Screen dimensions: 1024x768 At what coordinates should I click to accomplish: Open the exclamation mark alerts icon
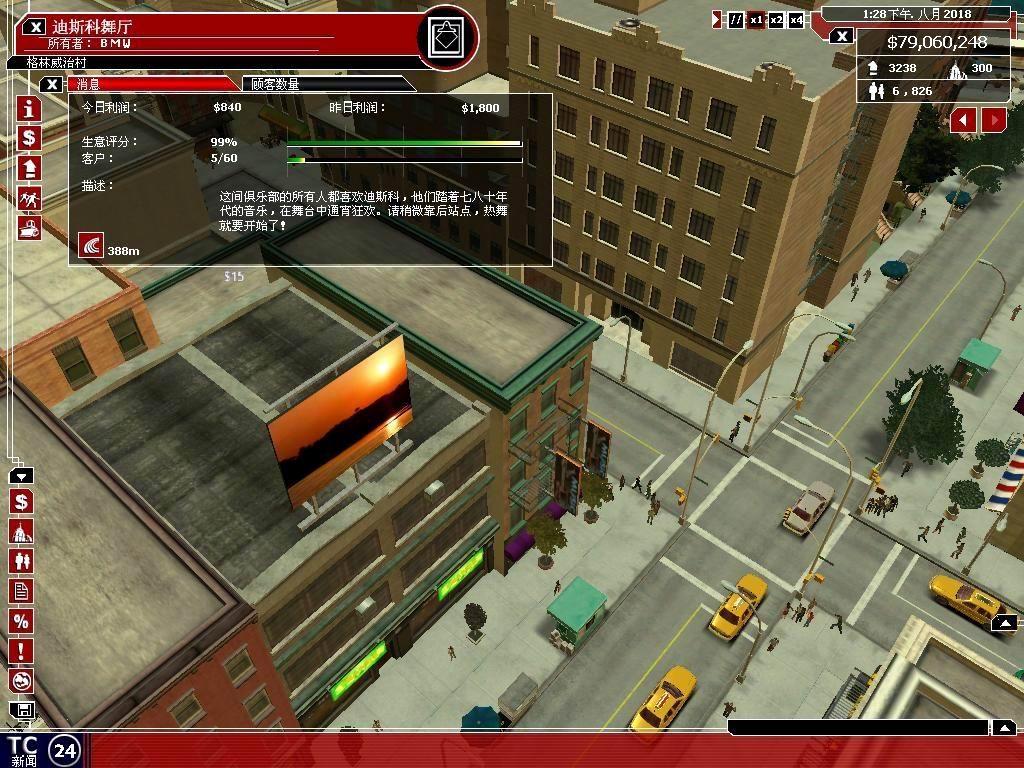click(x=21, y=652)
